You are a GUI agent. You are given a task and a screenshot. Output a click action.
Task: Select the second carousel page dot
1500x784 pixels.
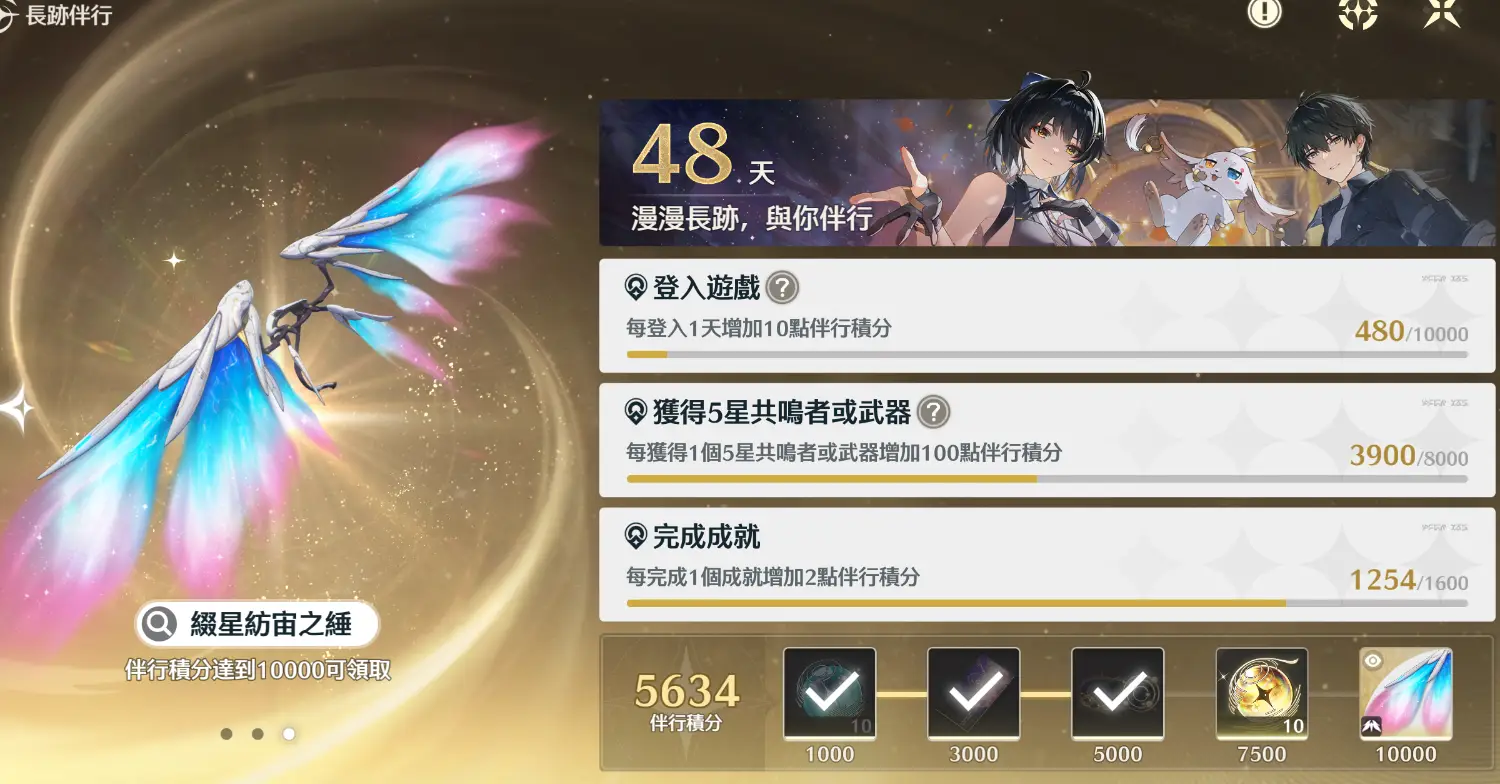point(257,734)
